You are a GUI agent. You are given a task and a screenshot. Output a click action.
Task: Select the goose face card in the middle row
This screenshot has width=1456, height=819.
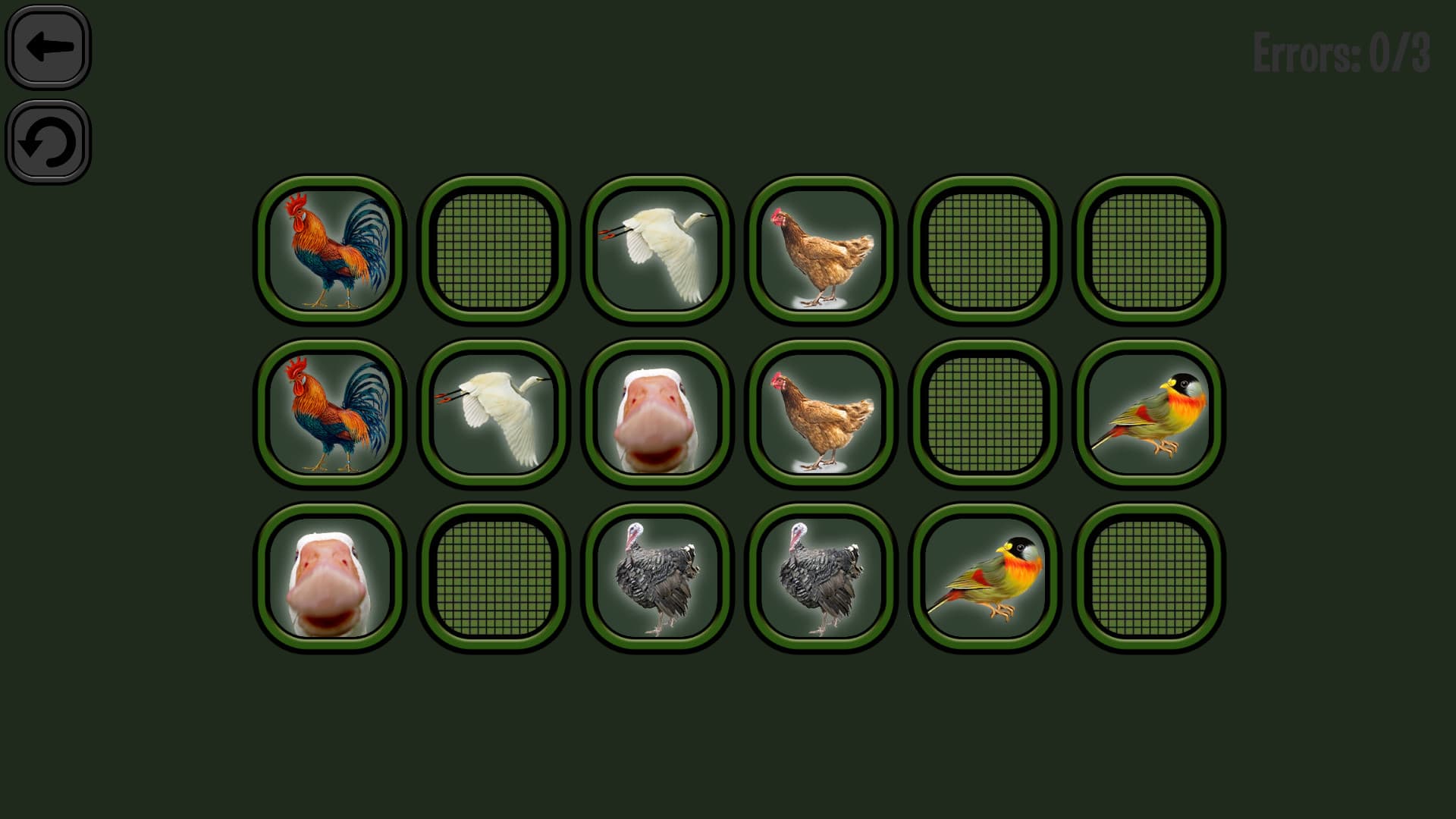[658, 410]
